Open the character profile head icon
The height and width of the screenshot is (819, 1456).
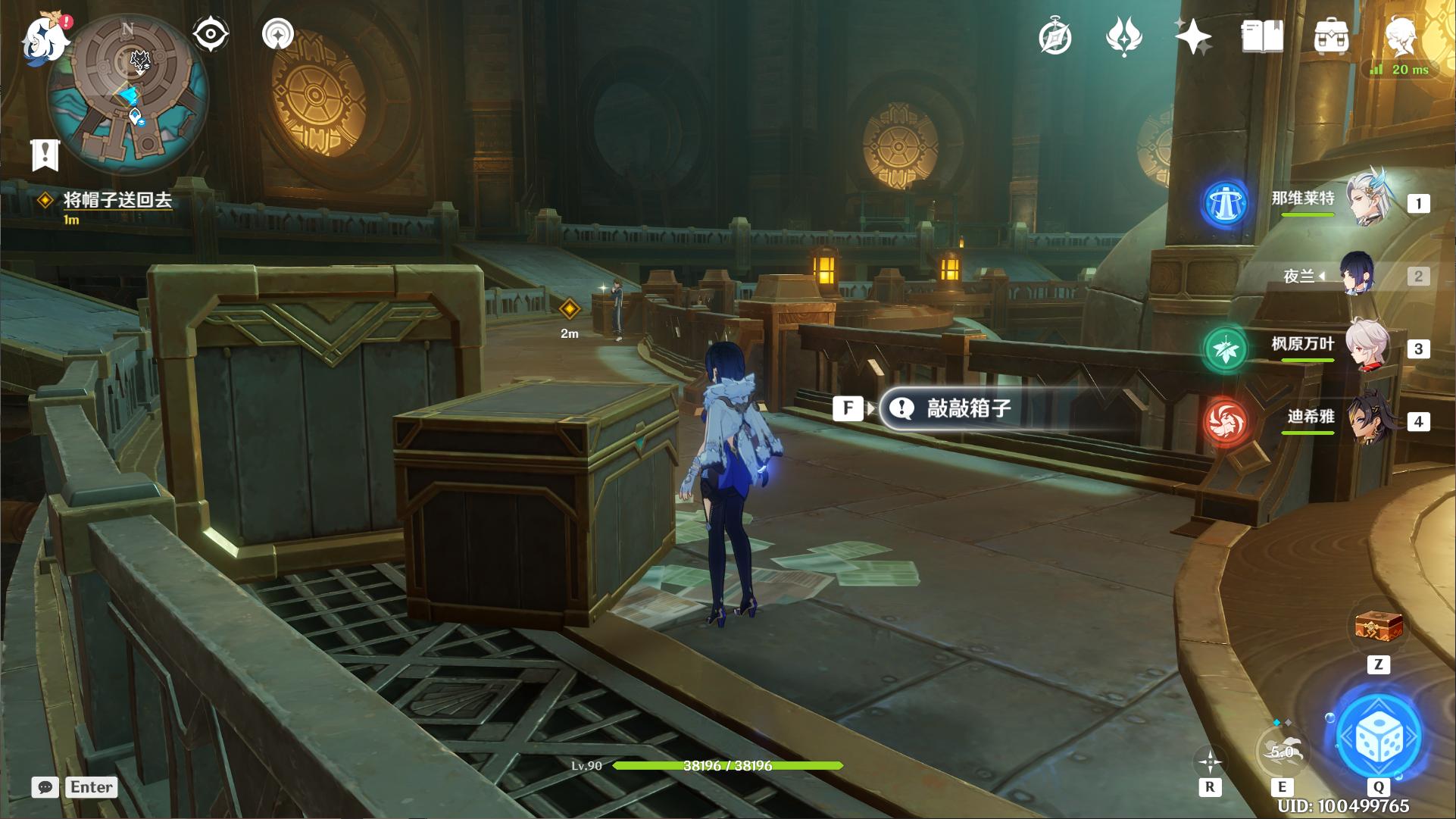click(1400, 36)
